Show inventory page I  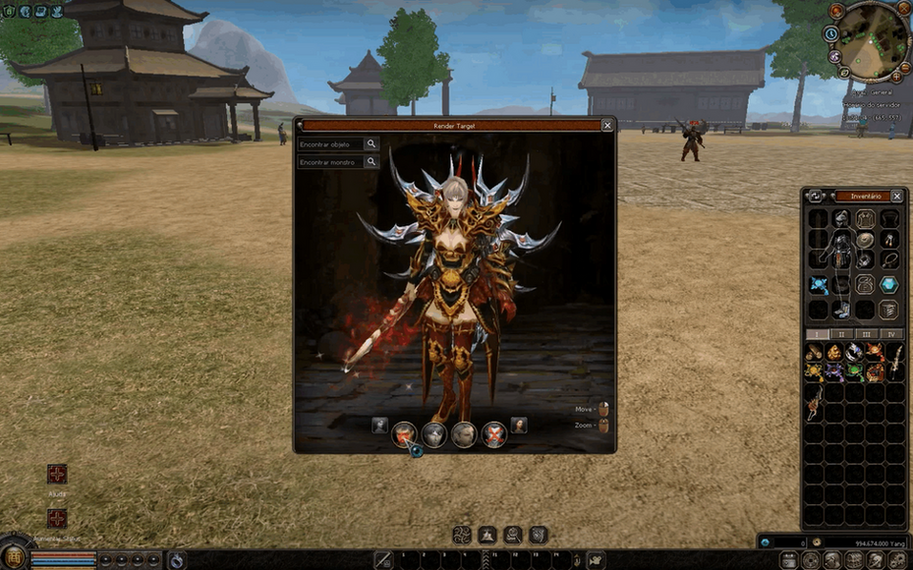[x=817, y=334]
